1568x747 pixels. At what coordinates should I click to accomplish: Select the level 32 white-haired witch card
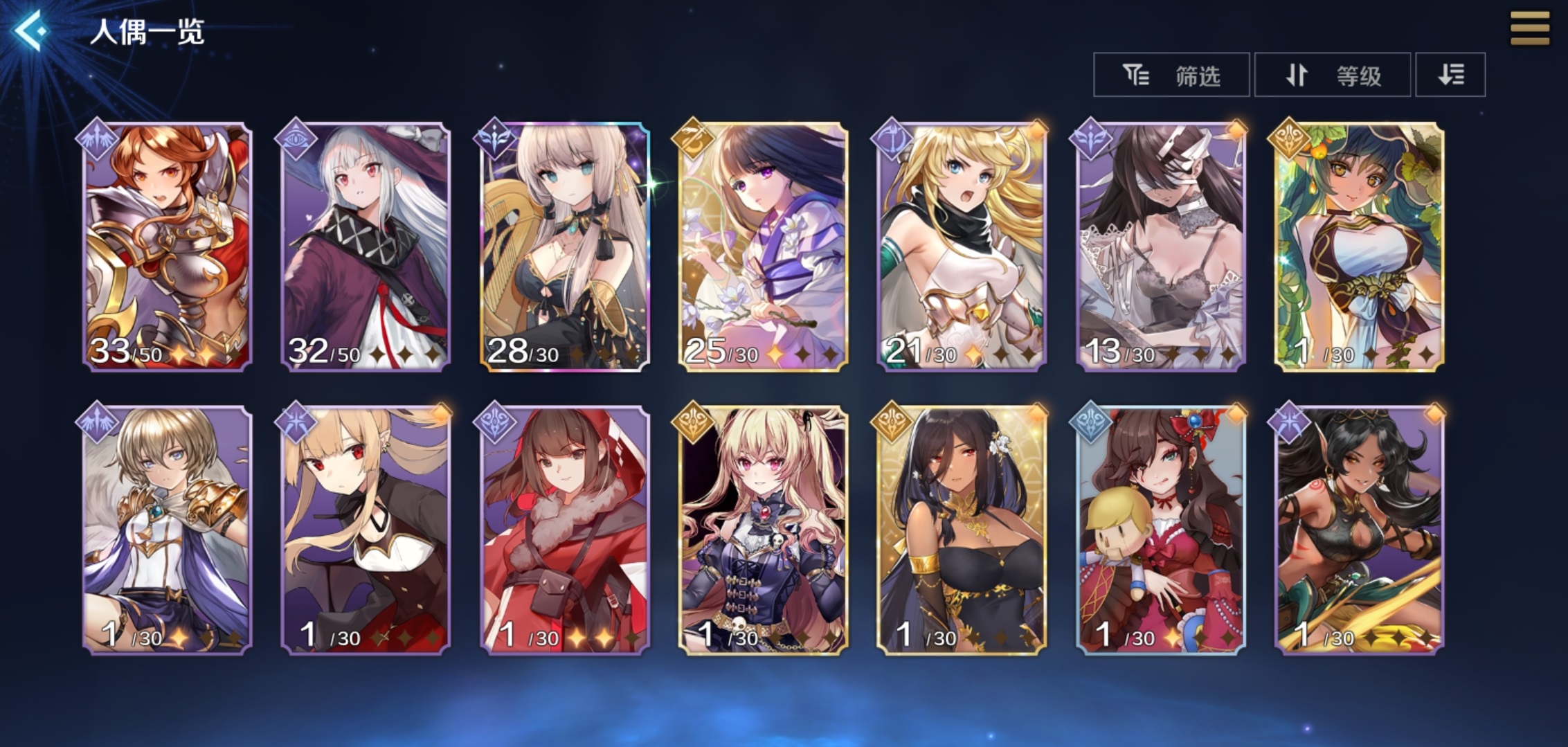click(x=366, y=247)
